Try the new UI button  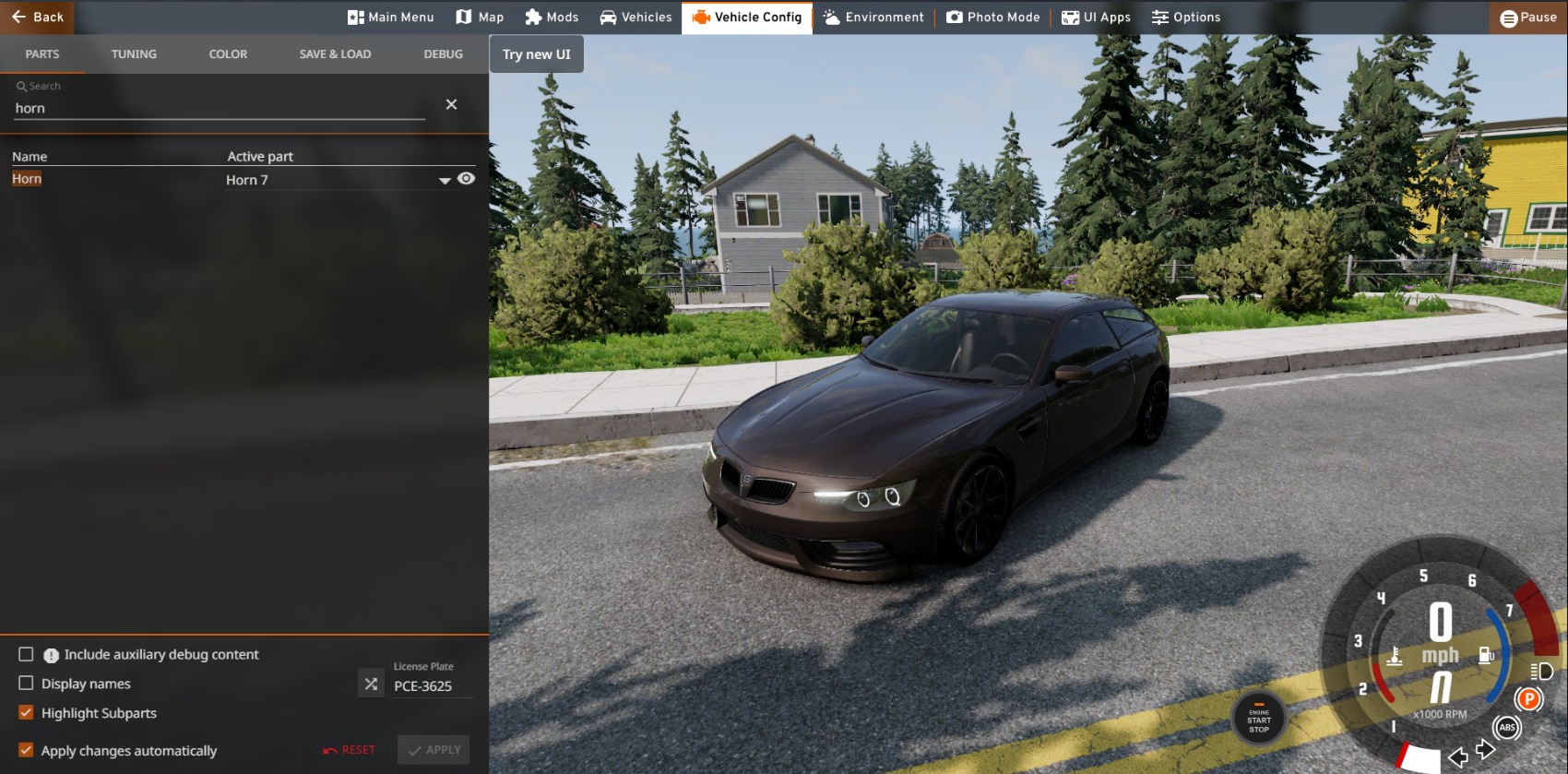click(x=536, y=54)
